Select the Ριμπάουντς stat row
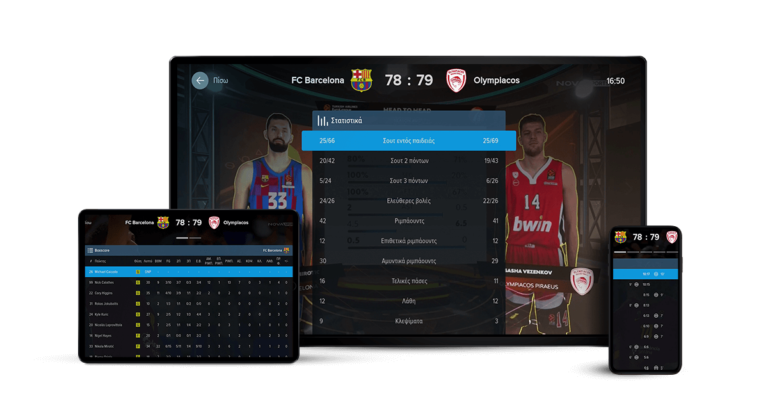 tap(409, 221)
